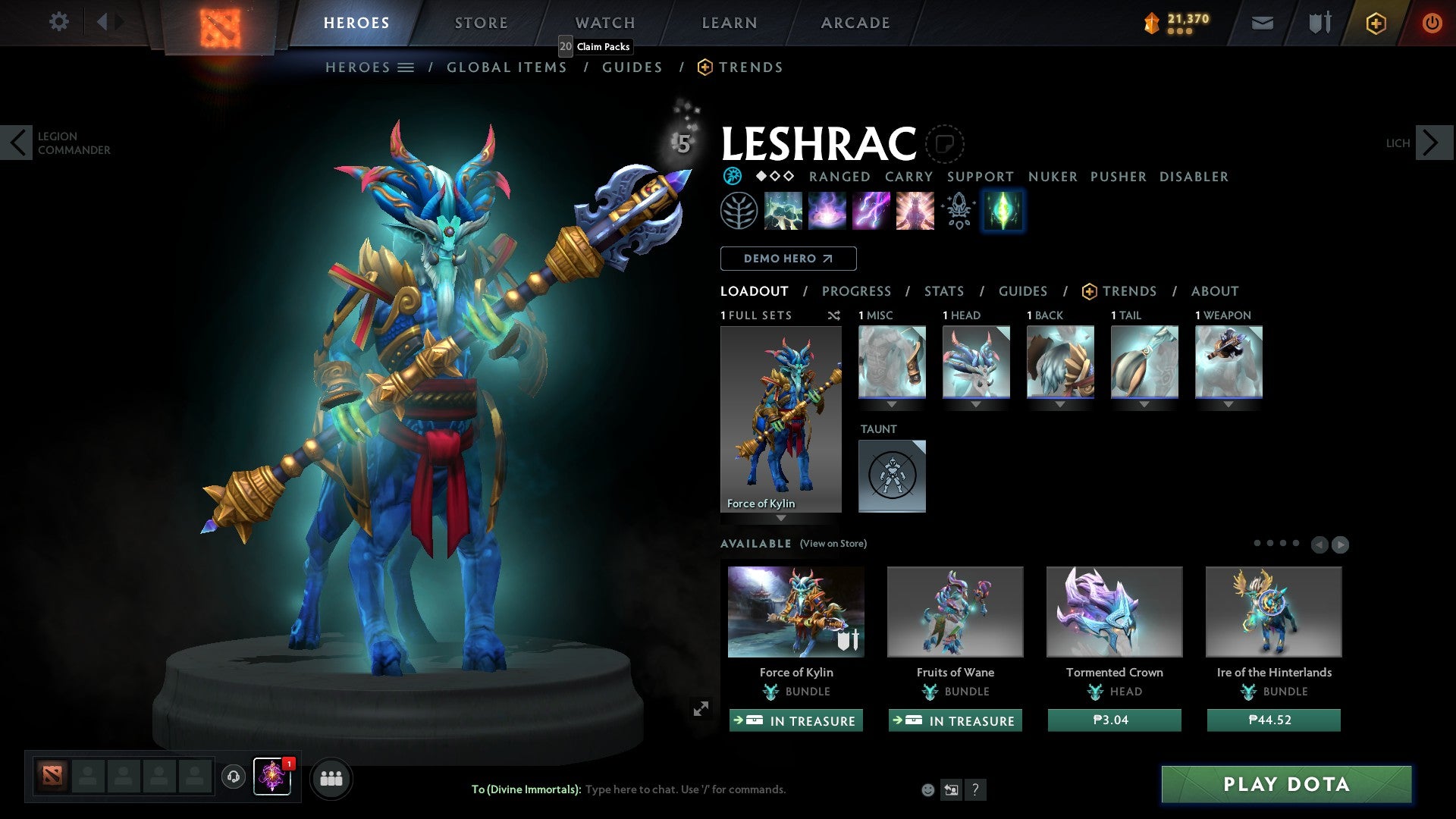Toggle fullscreen hero preview with expand arrows
Viewport: 1456px width, 819px height.
[x=701, y=708]
